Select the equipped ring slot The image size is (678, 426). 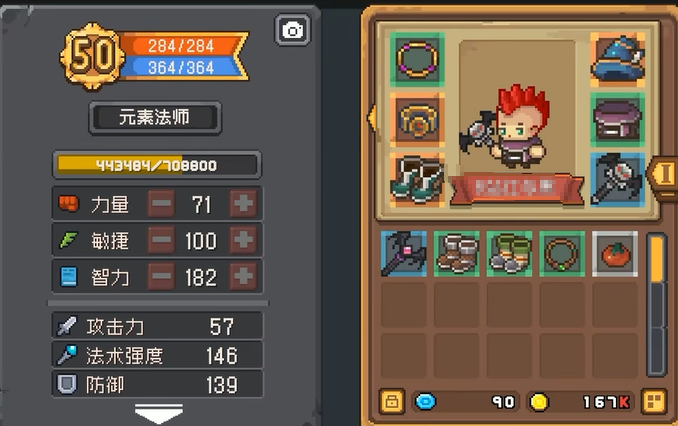point(417,59)
